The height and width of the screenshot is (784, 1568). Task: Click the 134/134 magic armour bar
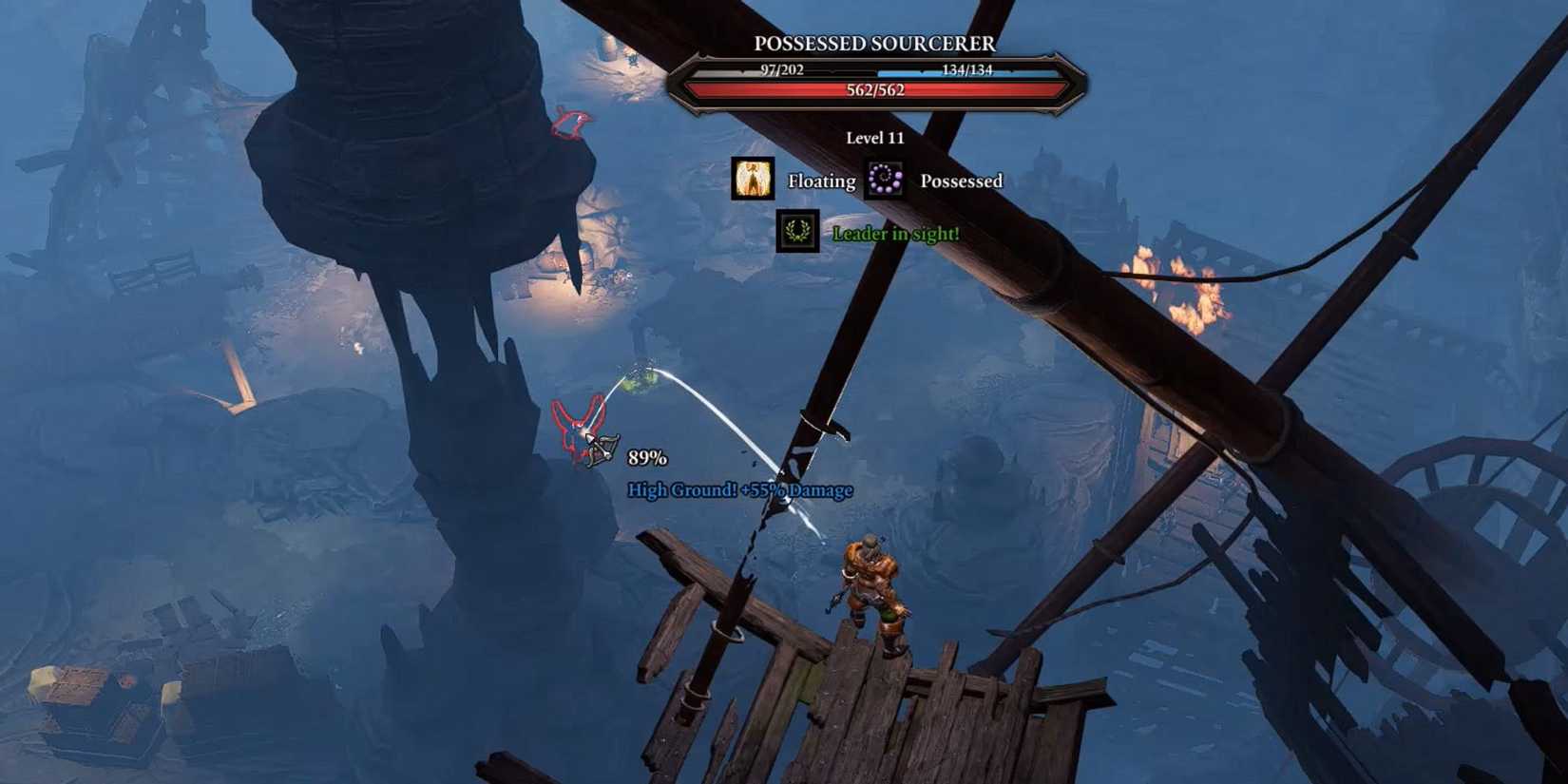point(969,68)
